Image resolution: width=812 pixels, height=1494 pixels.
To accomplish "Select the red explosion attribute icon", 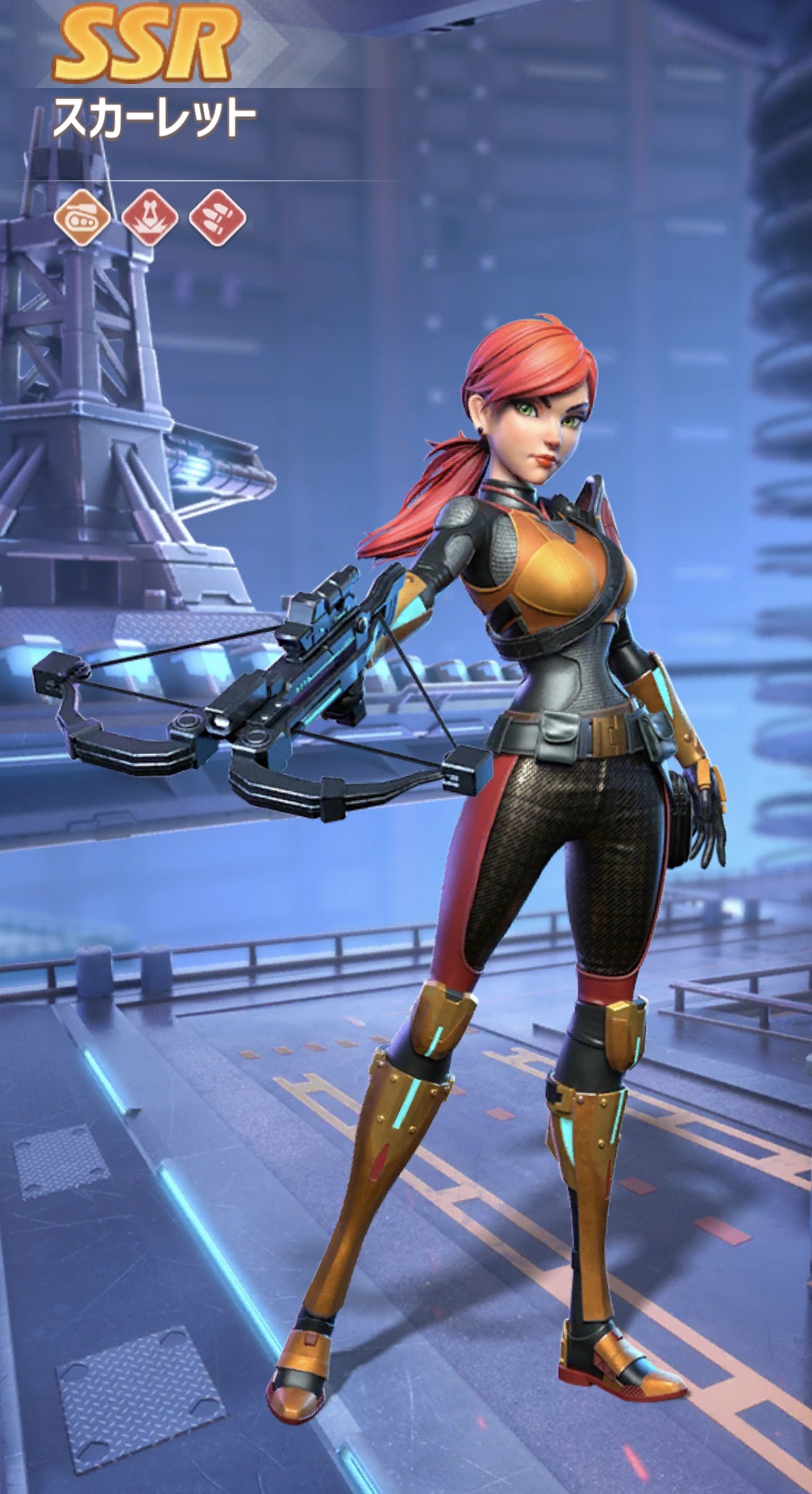I will 149,218.
